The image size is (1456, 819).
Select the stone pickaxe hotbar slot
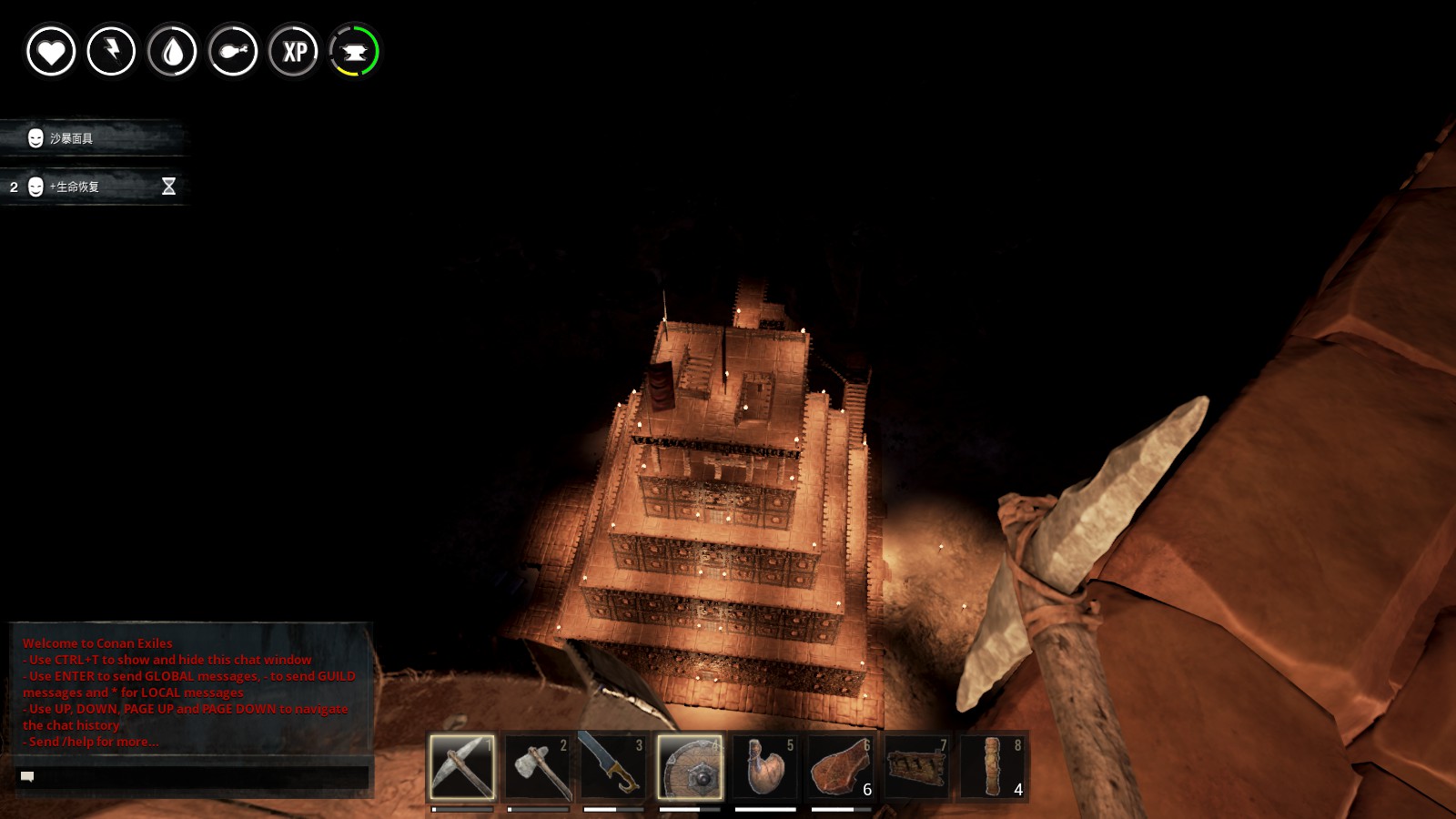(462, 766)
